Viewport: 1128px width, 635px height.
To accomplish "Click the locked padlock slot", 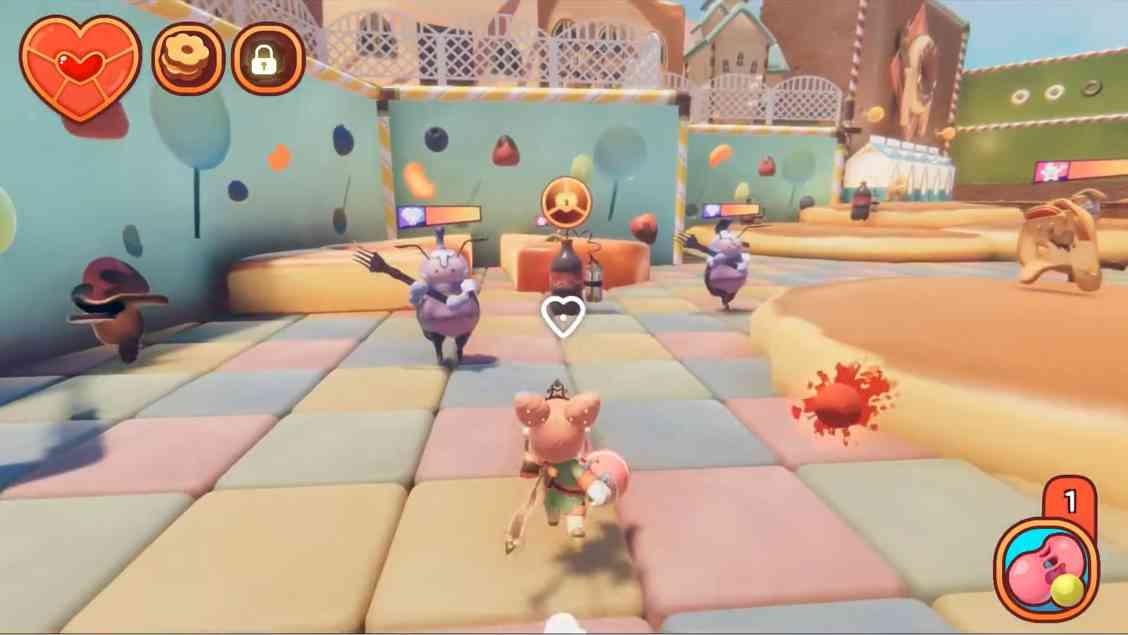I will coord(267,59).
